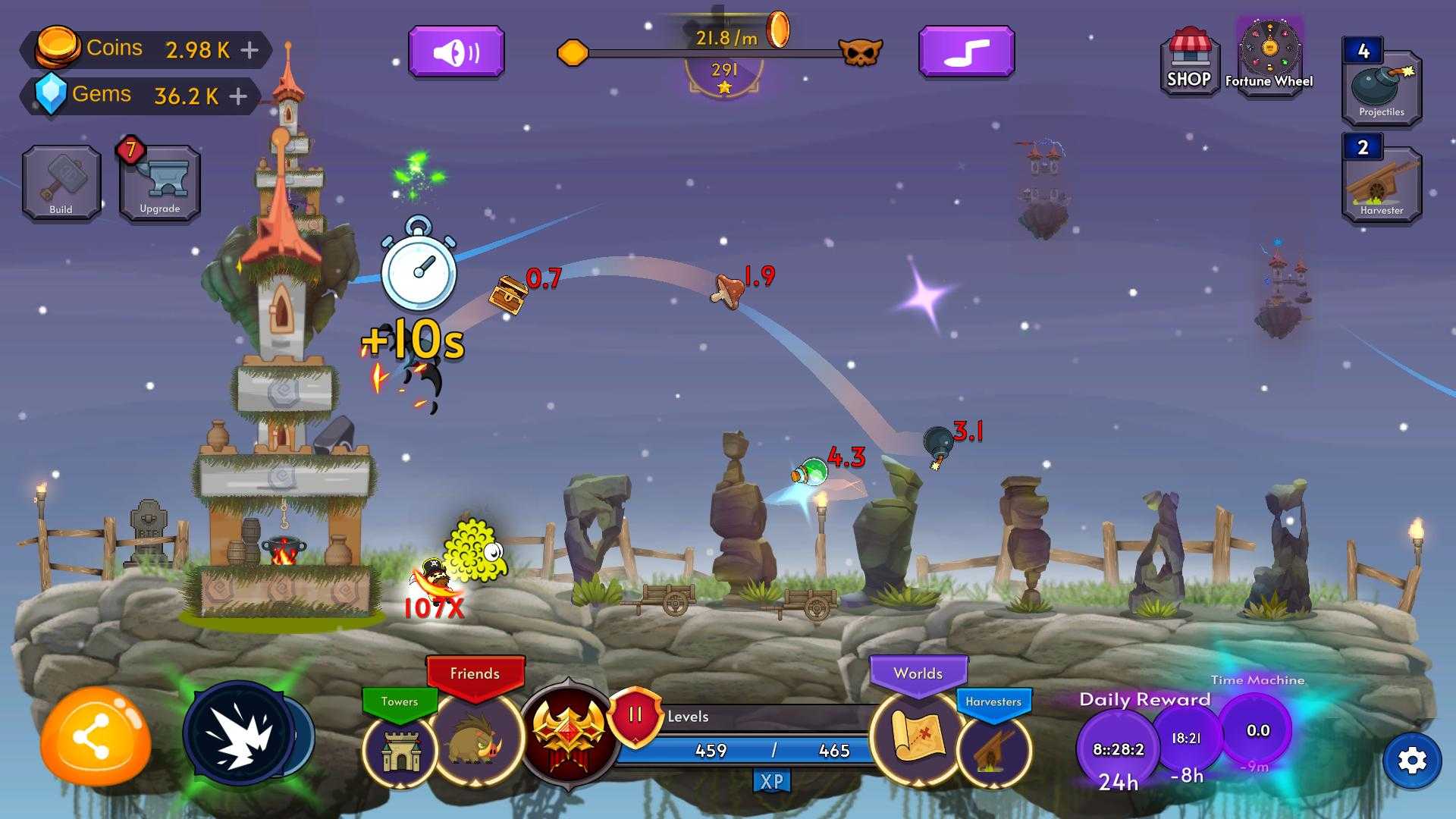Pause the game with the red shield button
The height and width of the screenshot is (819, 1456).
635,715
